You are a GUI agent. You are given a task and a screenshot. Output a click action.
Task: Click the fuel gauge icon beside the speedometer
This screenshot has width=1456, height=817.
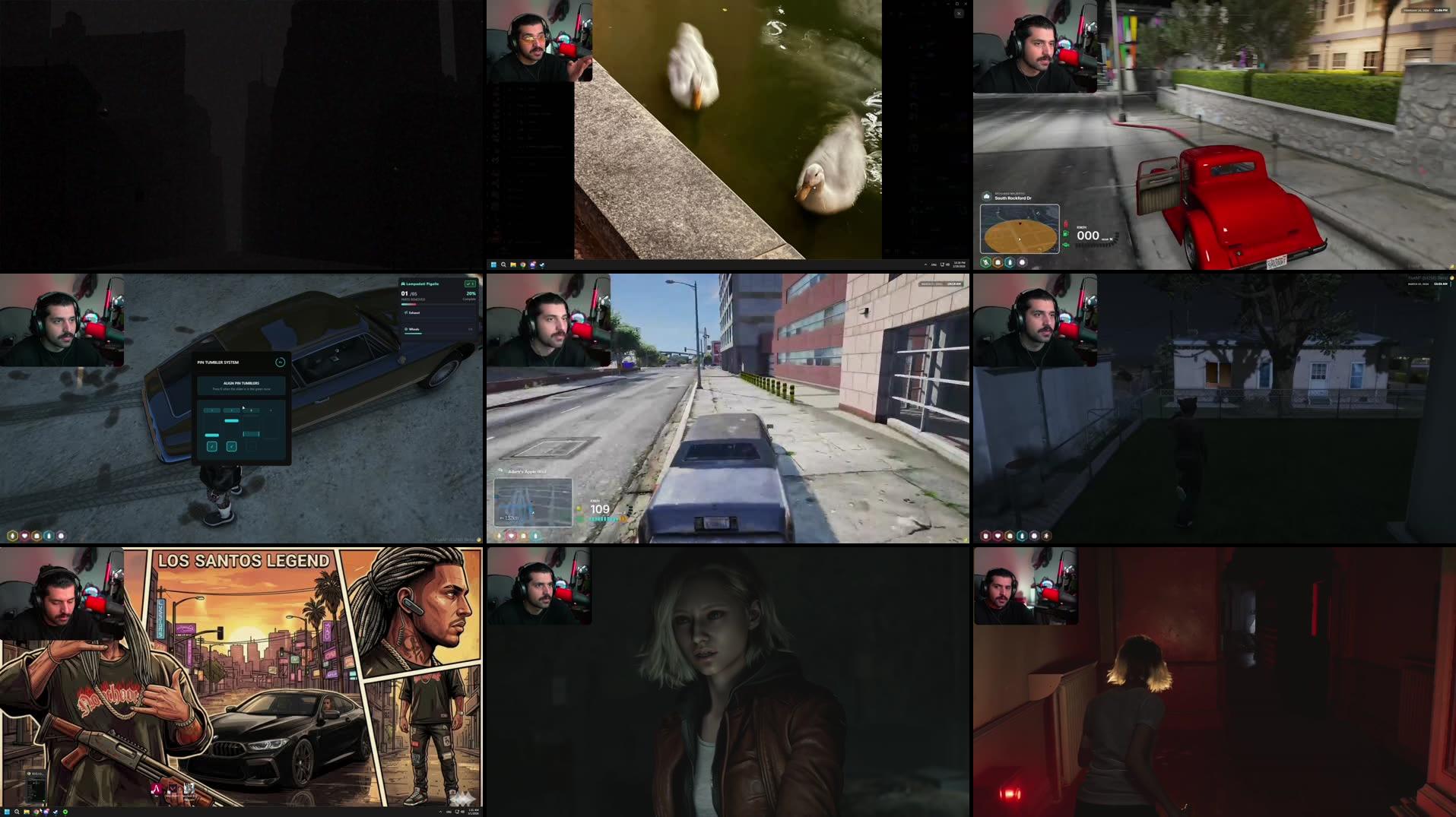(1065, 233)
